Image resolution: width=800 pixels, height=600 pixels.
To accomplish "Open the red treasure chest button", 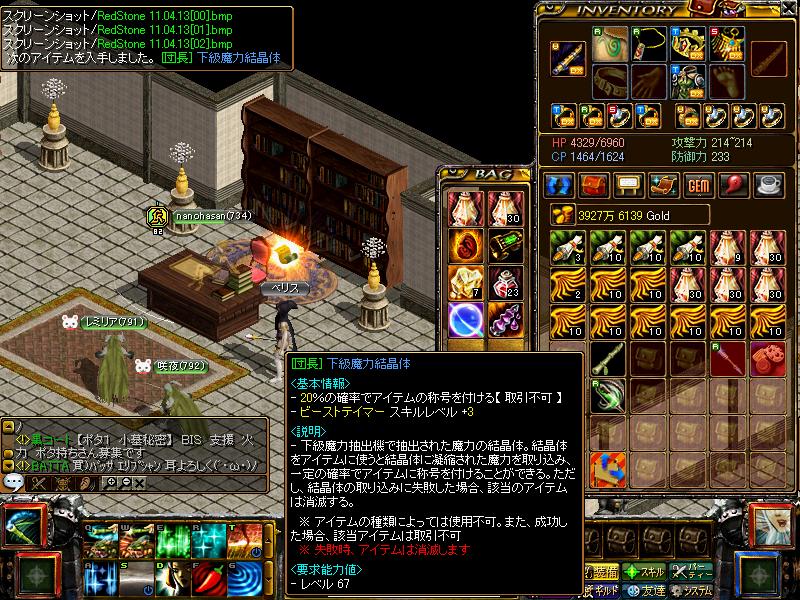I will (594, 185).
